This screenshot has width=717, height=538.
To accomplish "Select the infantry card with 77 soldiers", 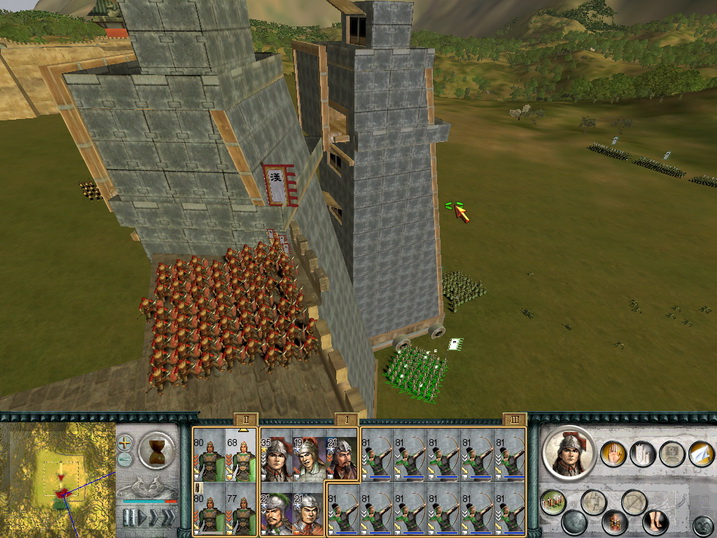I will click(241, 510).
